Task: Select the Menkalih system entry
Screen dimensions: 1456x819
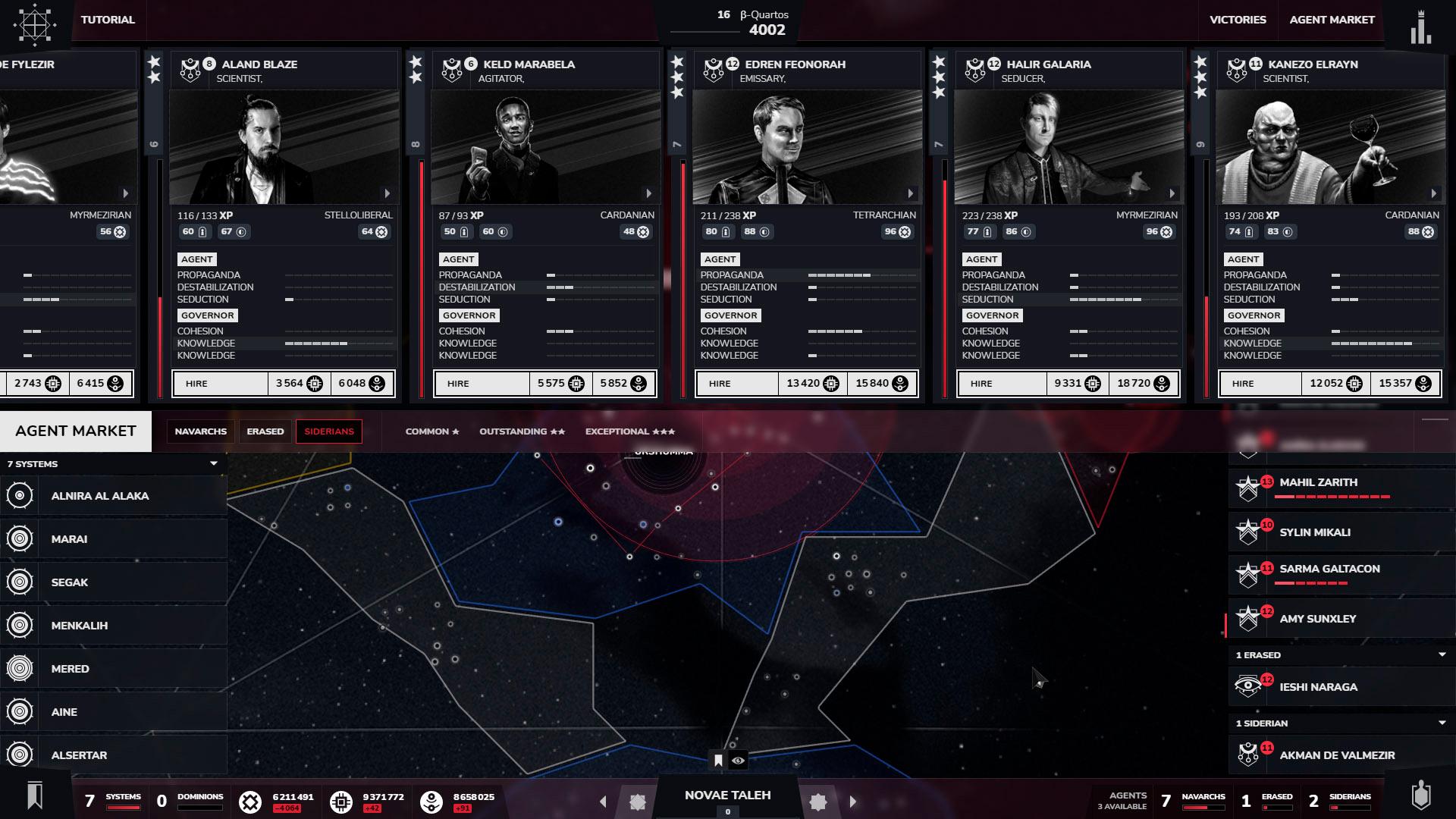Action: (x=80, y=626)
